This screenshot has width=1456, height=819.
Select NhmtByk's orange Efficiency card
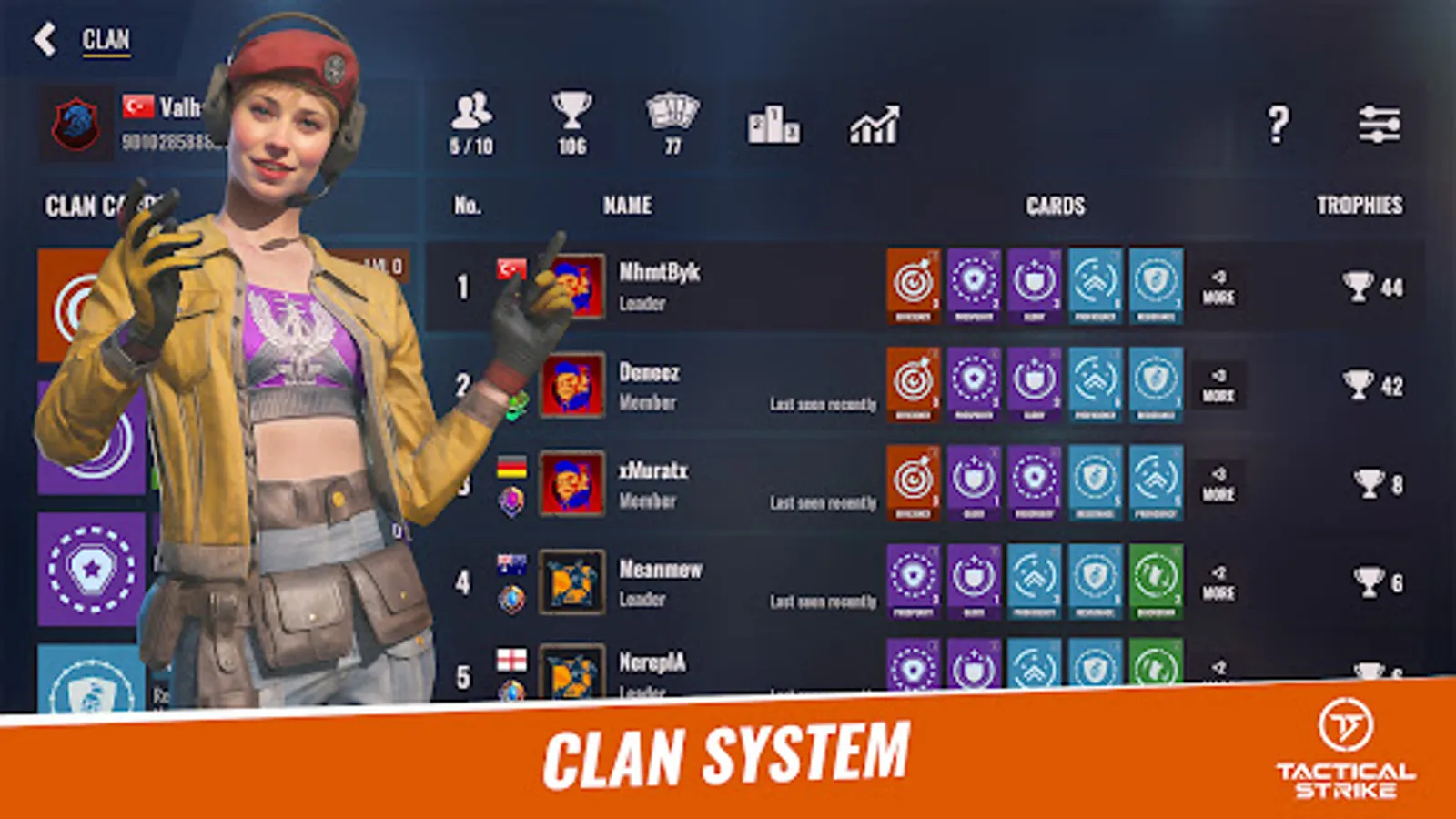(915, 284)
